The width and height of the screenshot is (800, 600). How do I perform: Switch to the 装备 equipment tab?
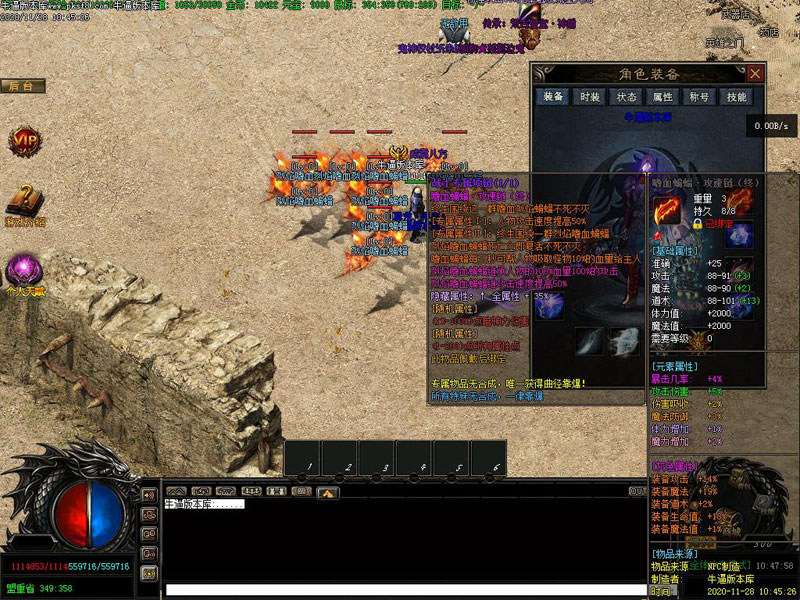point(552,97)
